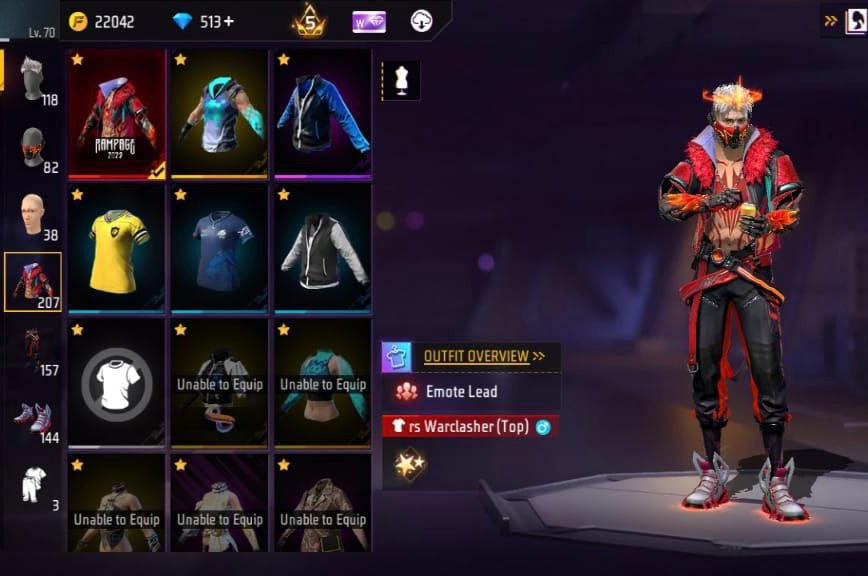Select the red Rampage 2022 jacket
Screen dimensions: 868x576
[x=117, y=114]
